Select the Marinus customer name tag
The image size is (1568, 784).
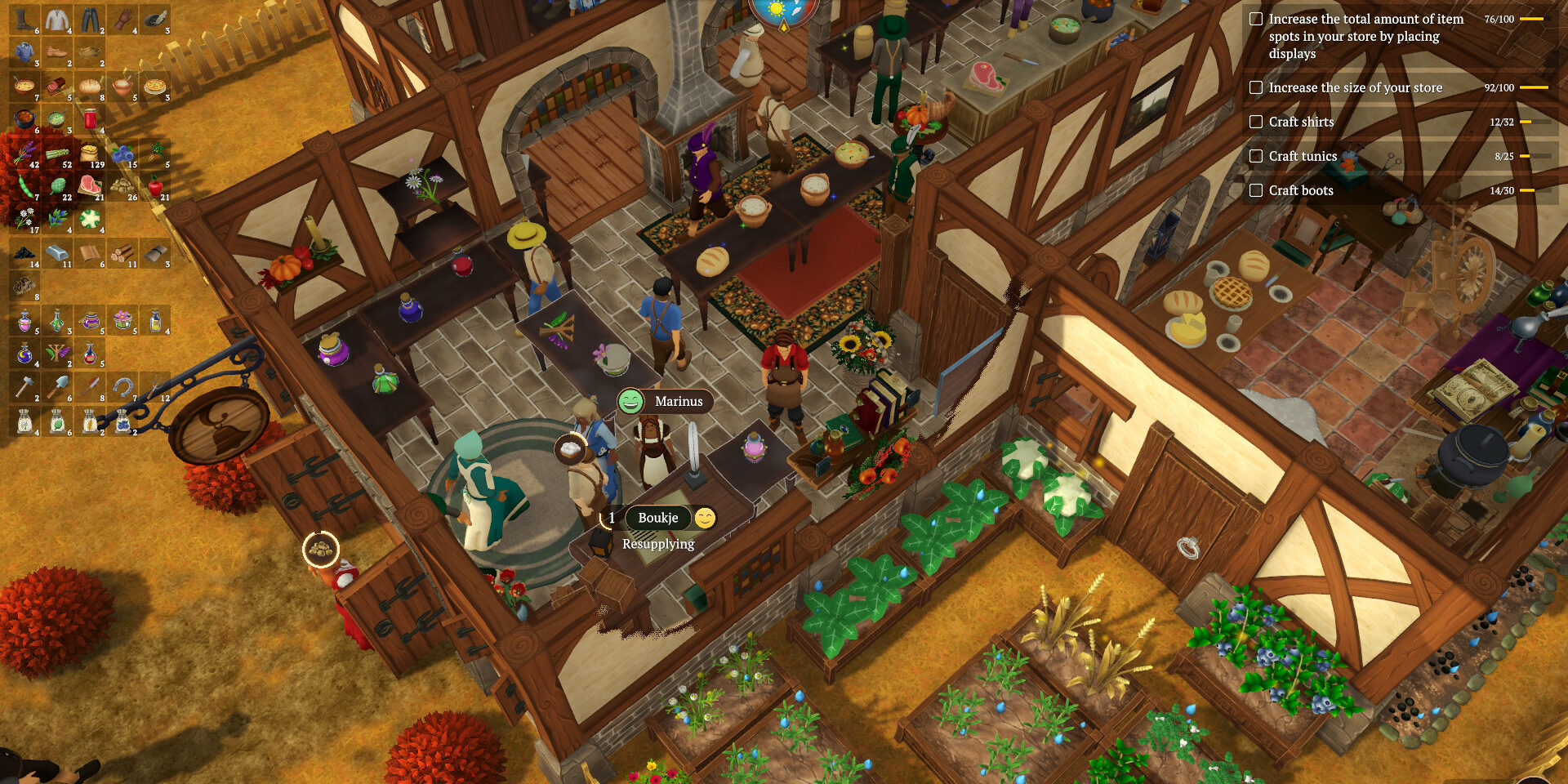click(x=678, y=401)
